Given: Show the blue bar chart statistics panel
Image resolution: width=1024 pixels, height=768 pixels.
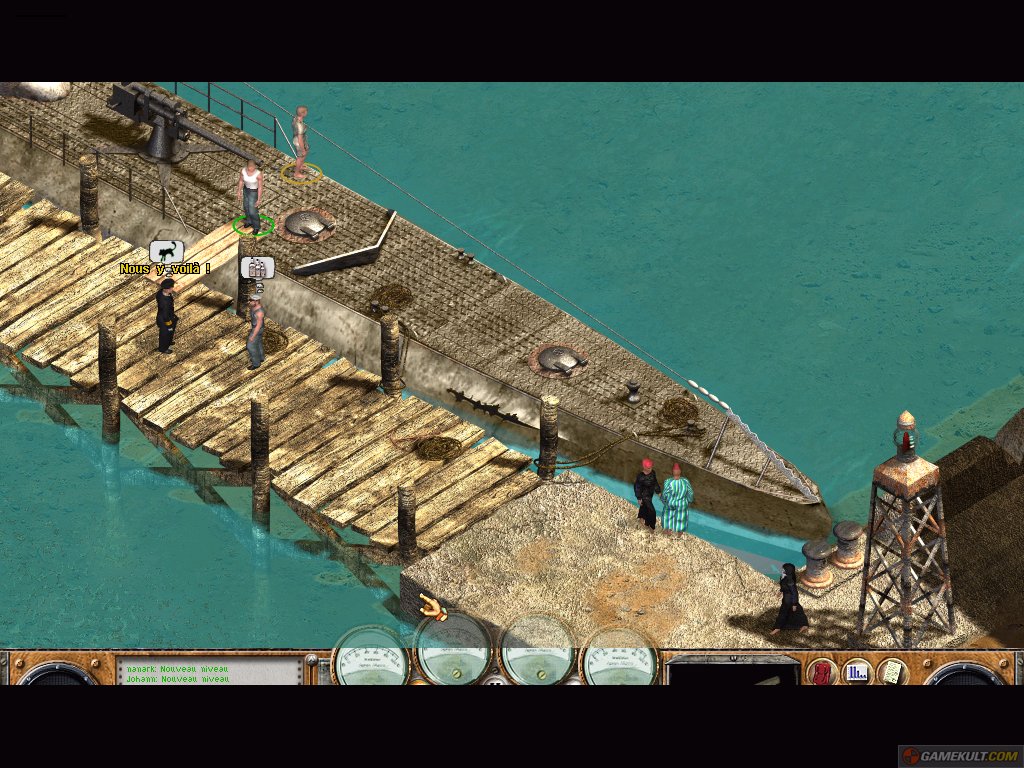Looking at the screenshot, I should [856, 672].
